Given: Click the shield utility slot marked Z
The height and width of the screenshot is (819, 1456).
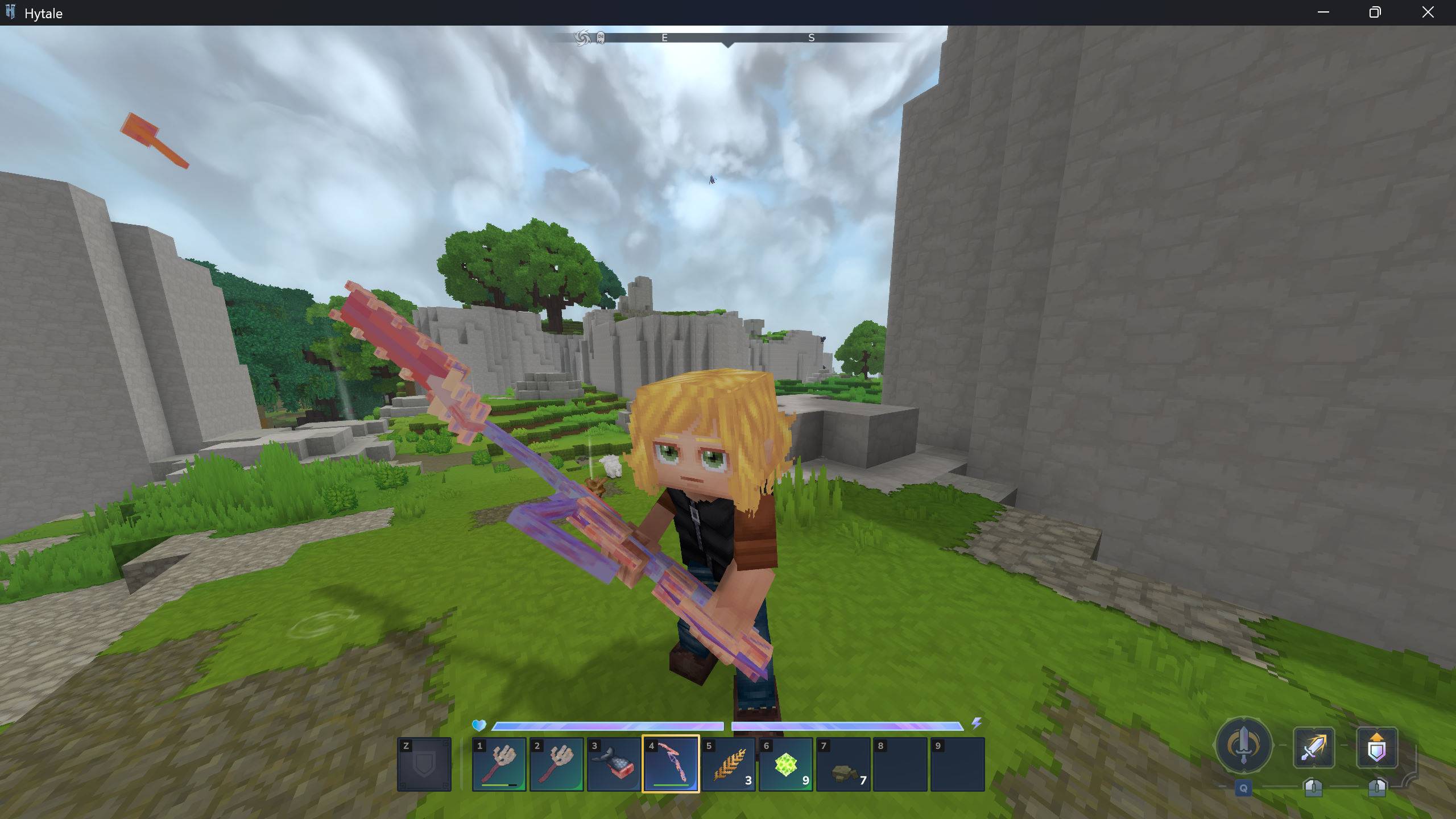Looking at the screenshot, I should [424, 764].
